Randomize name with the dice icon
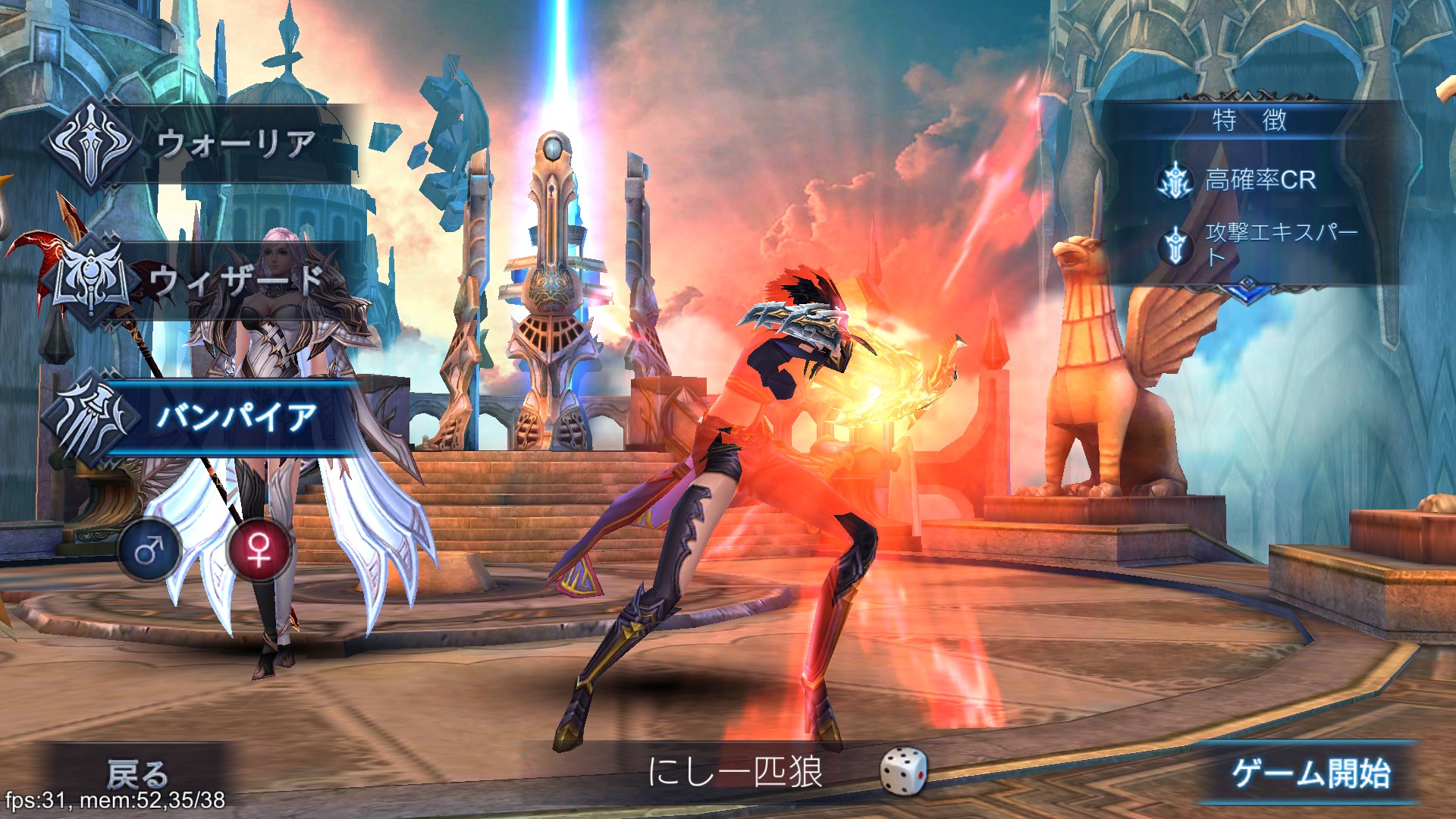This screenshot has width=1456, height=819. (902, 772)
